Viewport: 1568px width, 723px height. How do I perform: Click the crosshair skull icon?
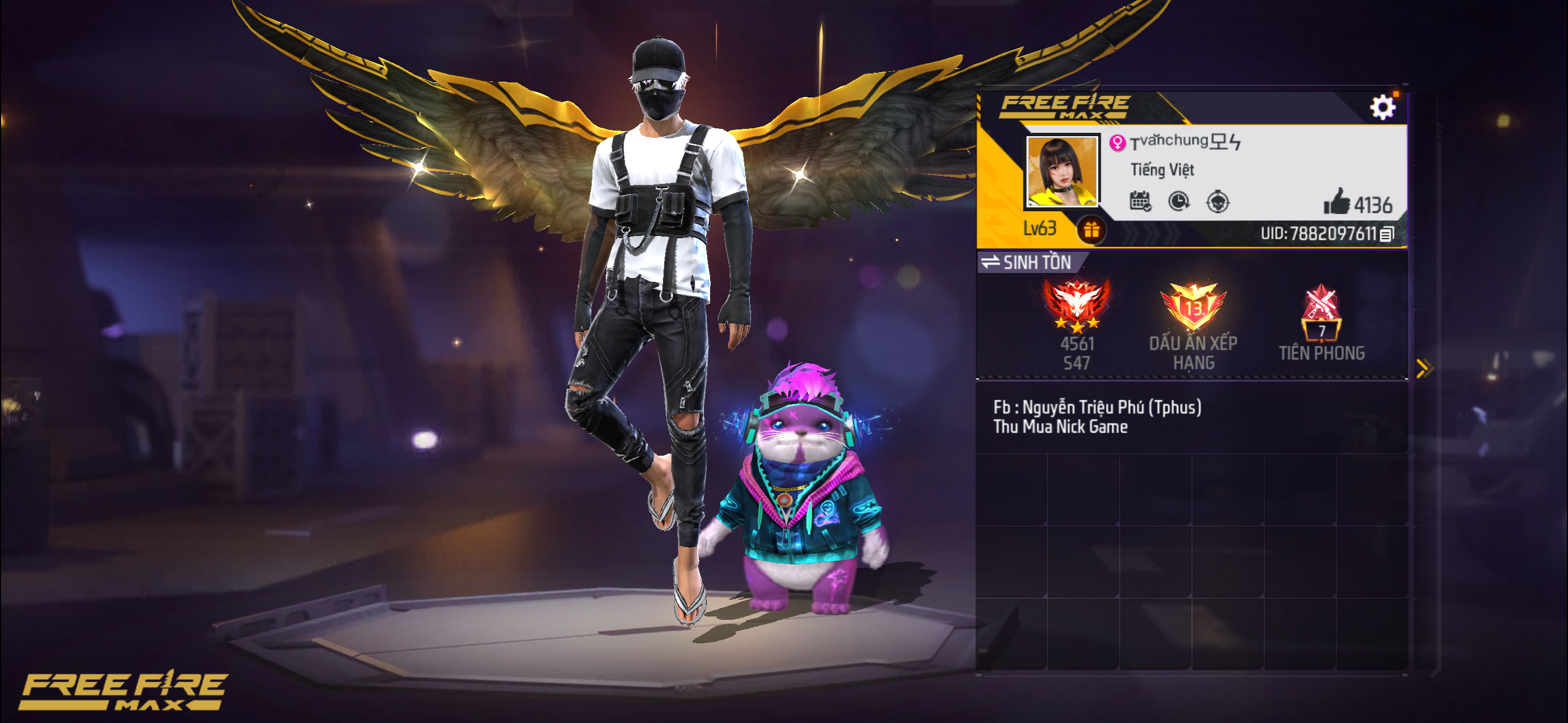(1217, 201)
